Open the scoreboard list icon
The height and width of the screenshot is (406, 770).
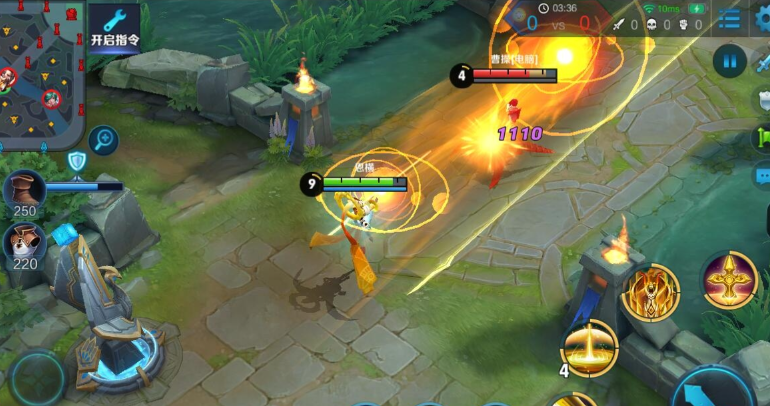click(x=731, y=19)
